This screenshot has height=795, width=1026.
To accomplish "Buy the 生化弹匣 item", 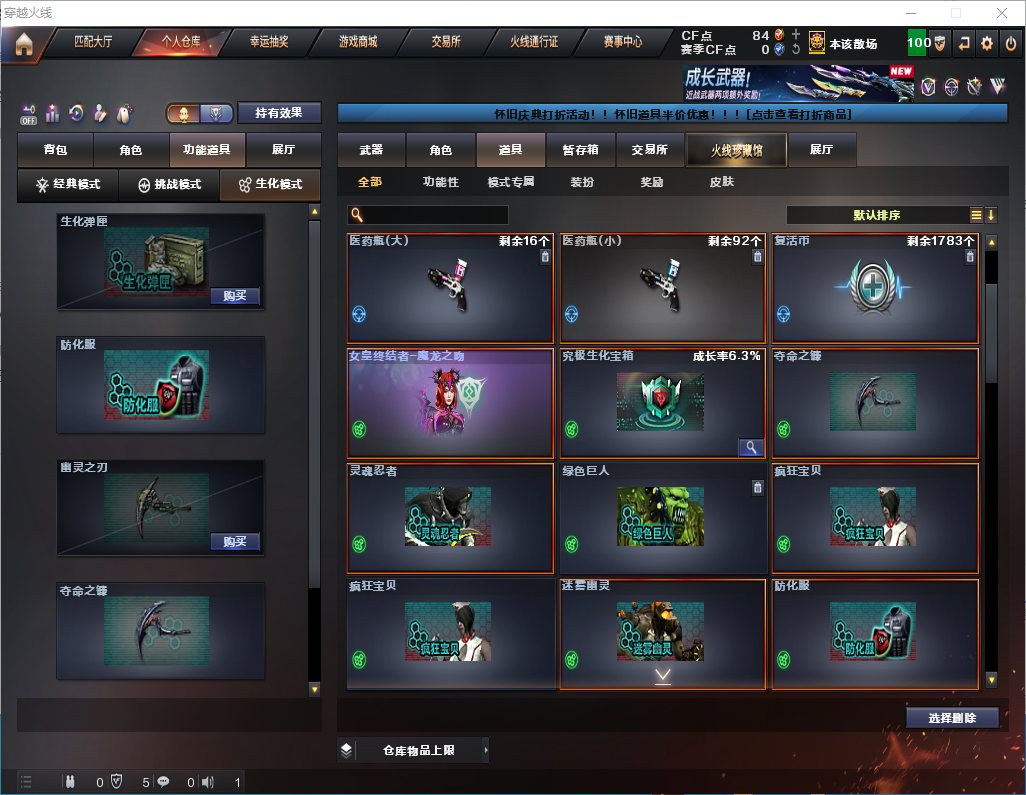I will (235, 296).
